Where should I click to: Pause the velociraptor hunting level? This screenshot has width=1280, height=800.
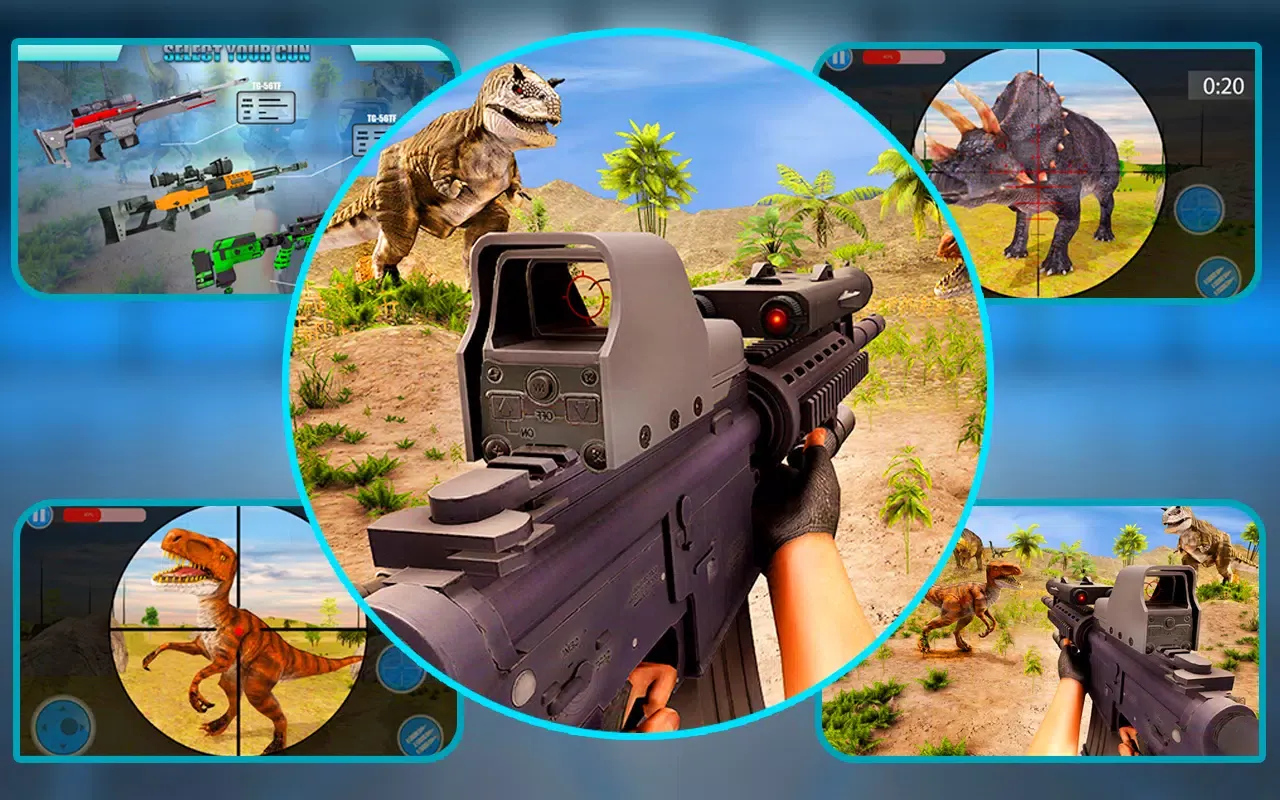pos(39,515)
